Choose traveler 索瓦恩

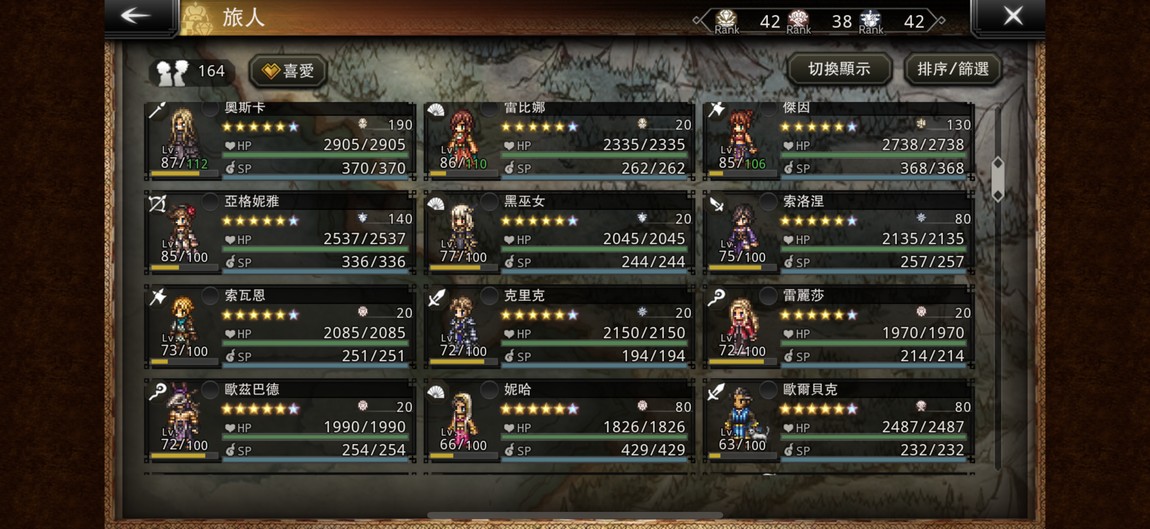tap(280, 328)
